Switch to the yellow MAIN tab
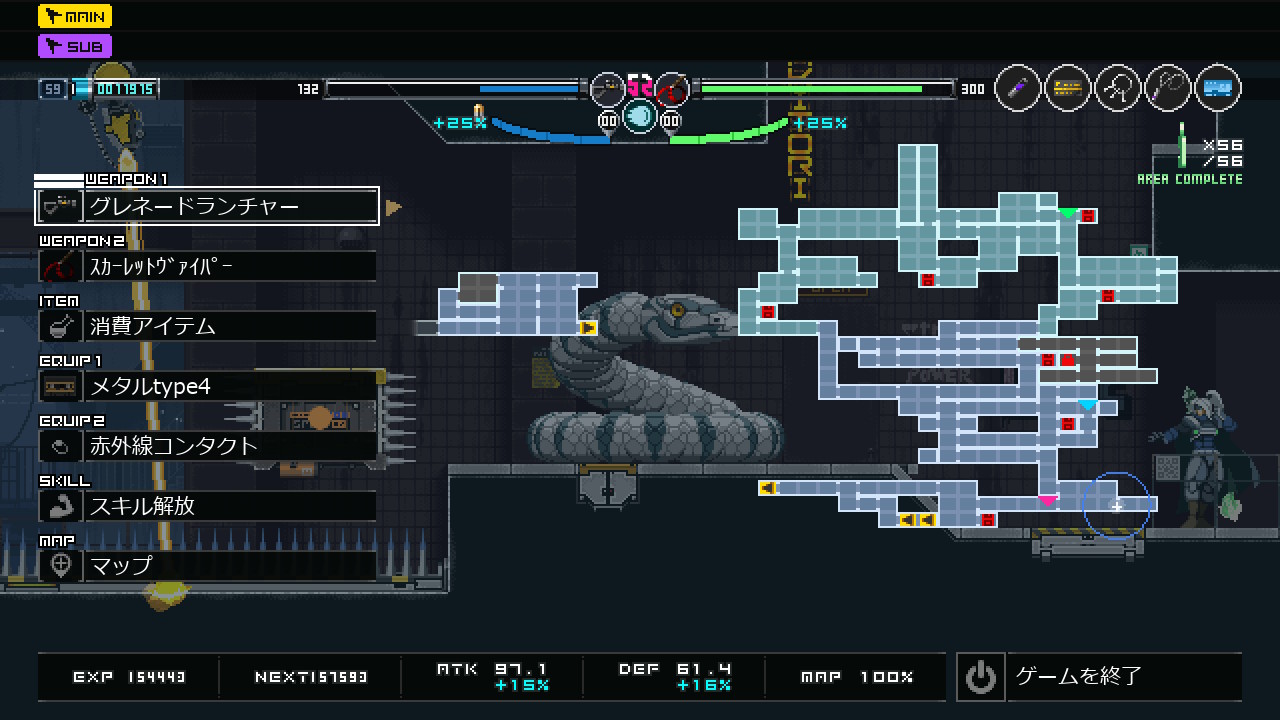Viewport: 1280px width, 720px height. point(75,16)
